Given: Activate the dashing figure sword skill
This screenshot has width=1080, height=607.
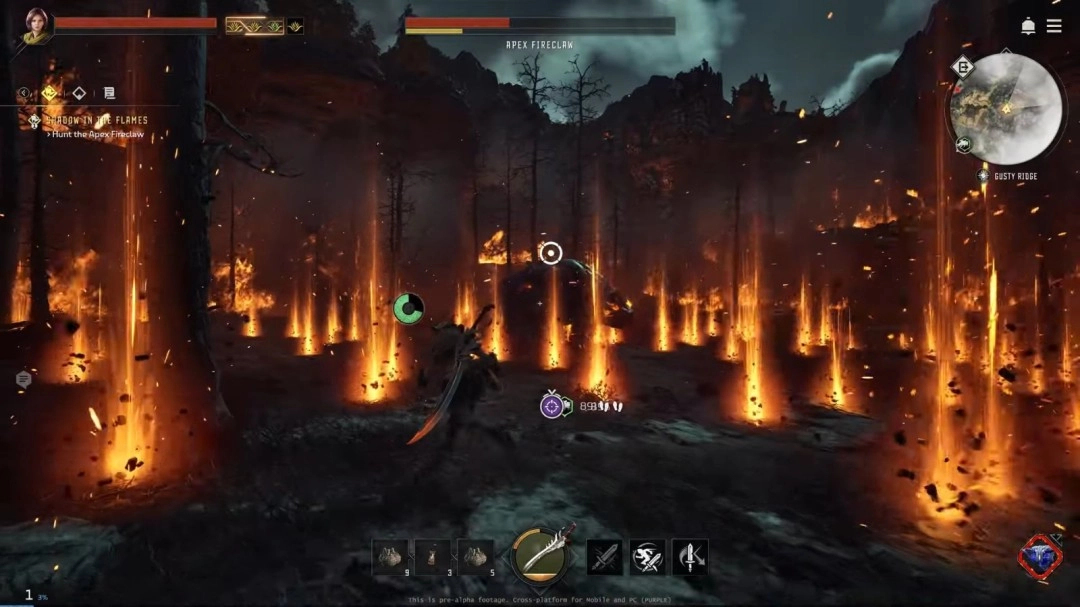Looking at the screenshot, I should tap(647, 557).
